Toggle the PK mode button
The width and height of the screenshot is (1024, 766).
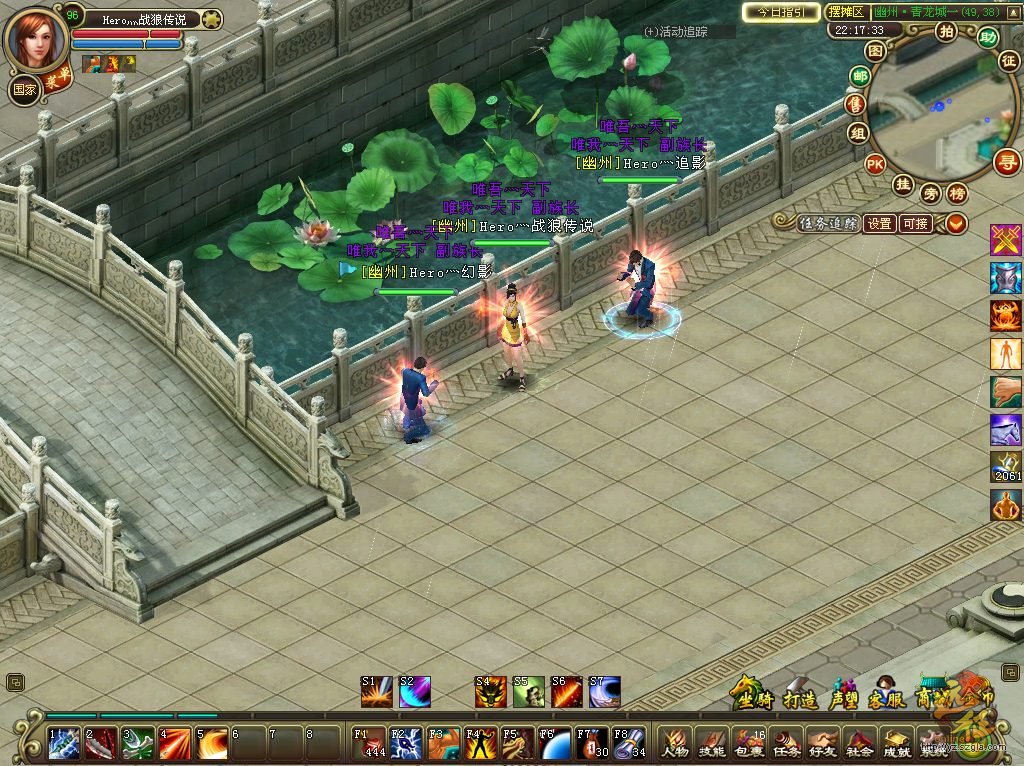point(875,164)
